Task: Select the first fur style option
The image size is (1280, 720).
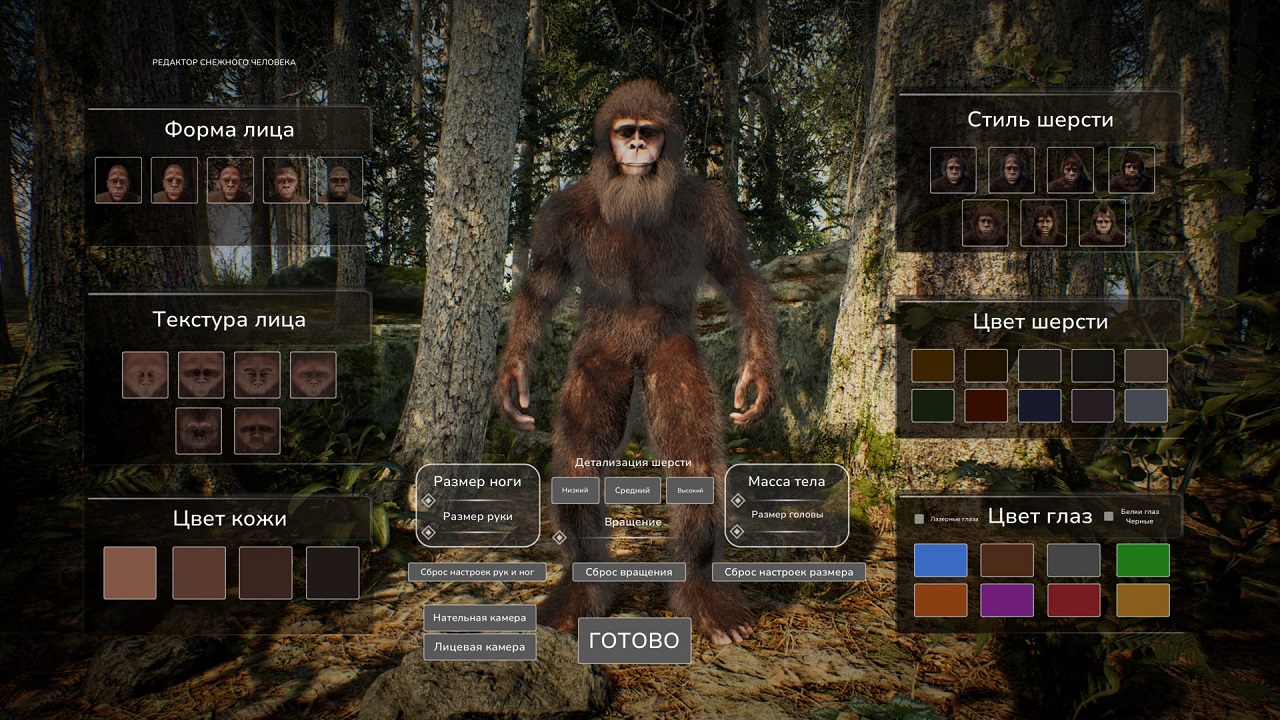Action: (x=952, y=169)
